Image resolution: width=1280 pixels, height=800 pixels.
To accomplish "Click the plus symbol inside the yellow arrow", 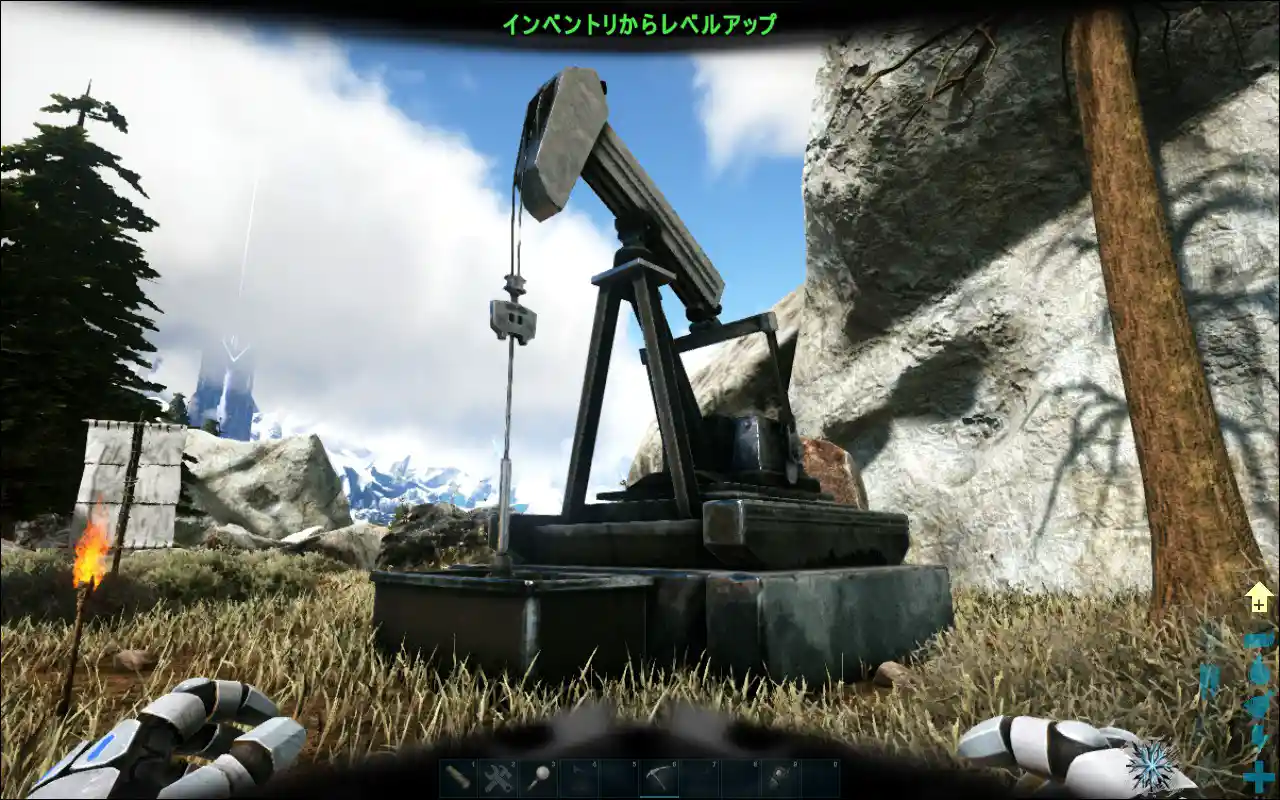I will click(1258, 605).
